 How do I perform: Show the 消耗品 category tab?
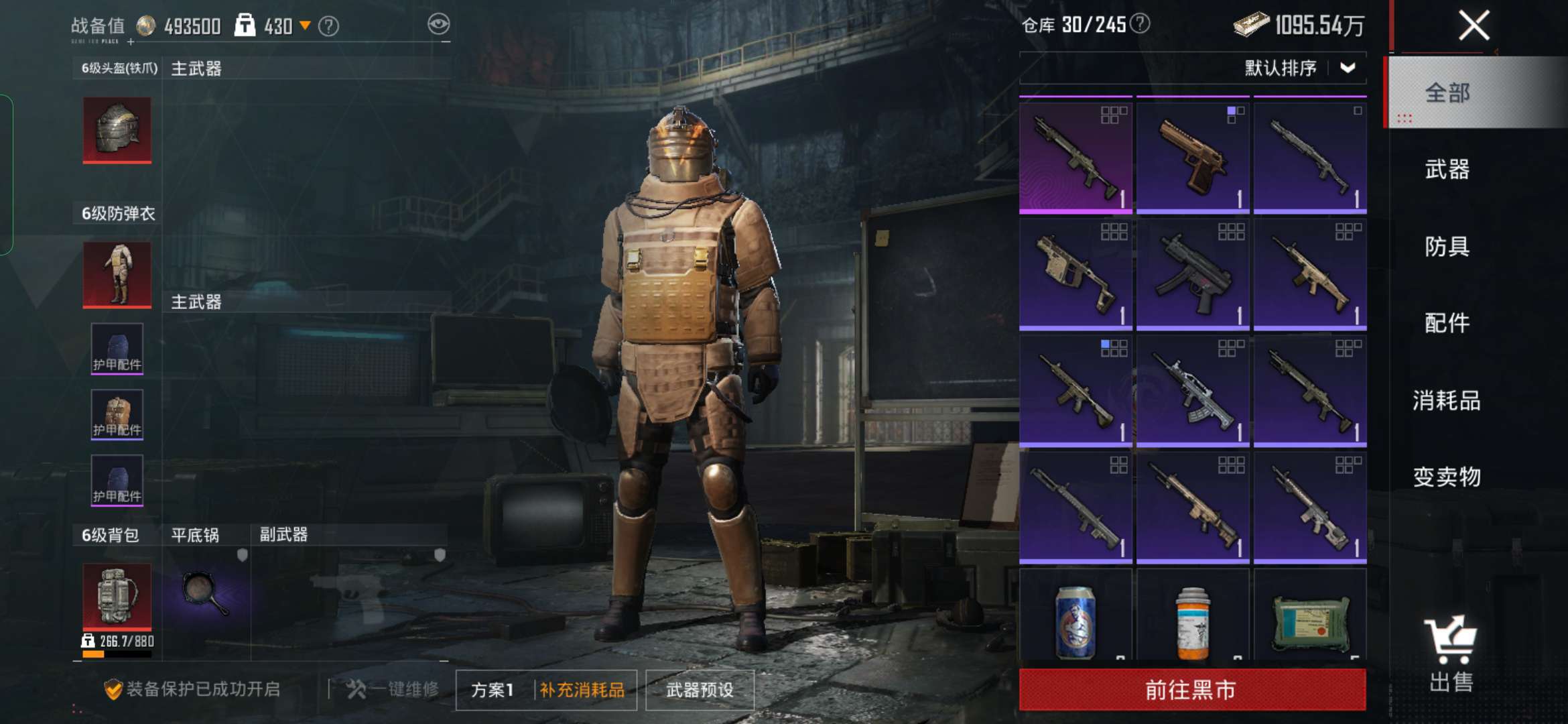point(1447,400)
